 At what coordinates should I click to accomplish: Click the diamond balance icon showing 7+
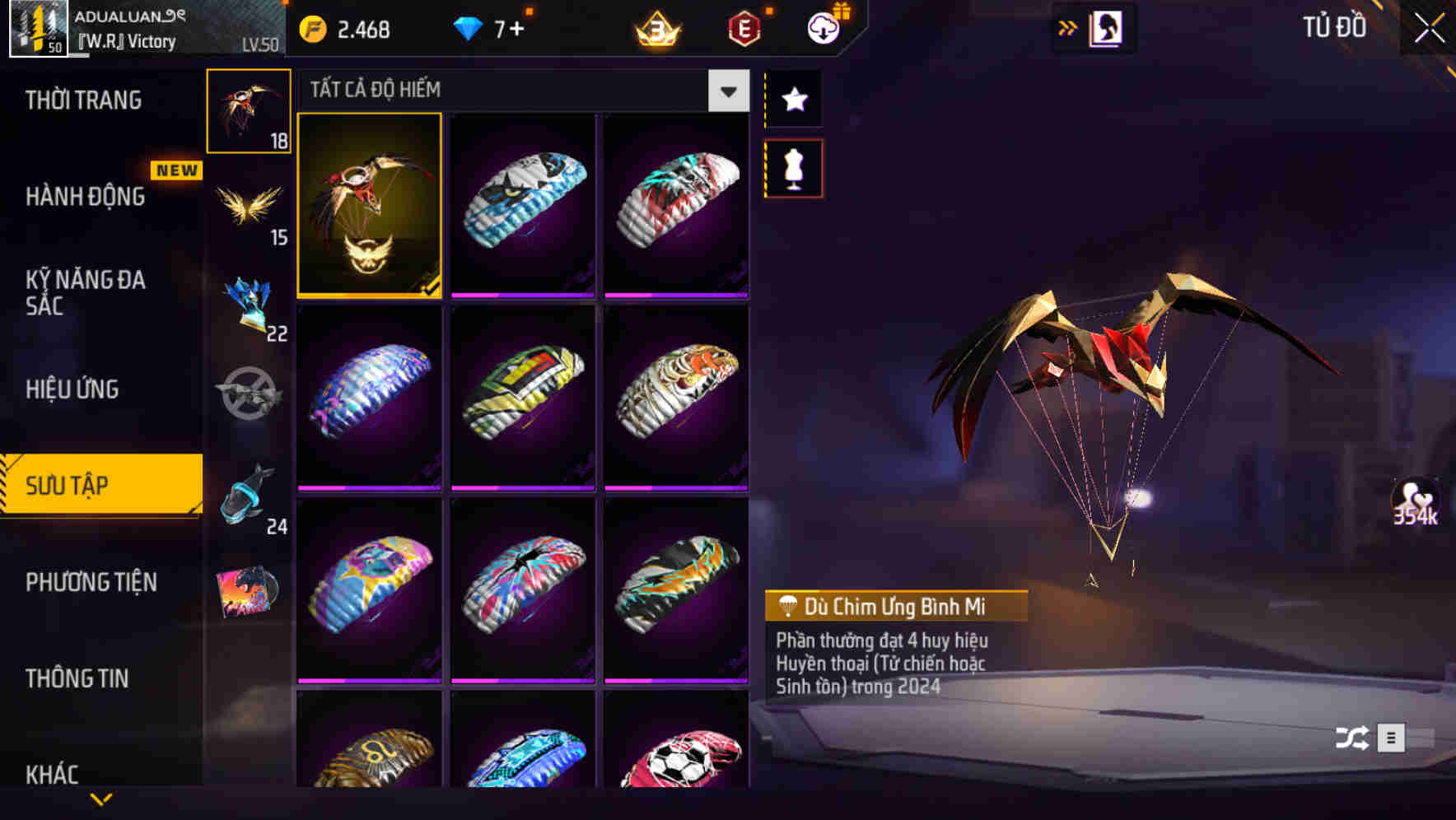pyautogui.click(x=467, y=27)
